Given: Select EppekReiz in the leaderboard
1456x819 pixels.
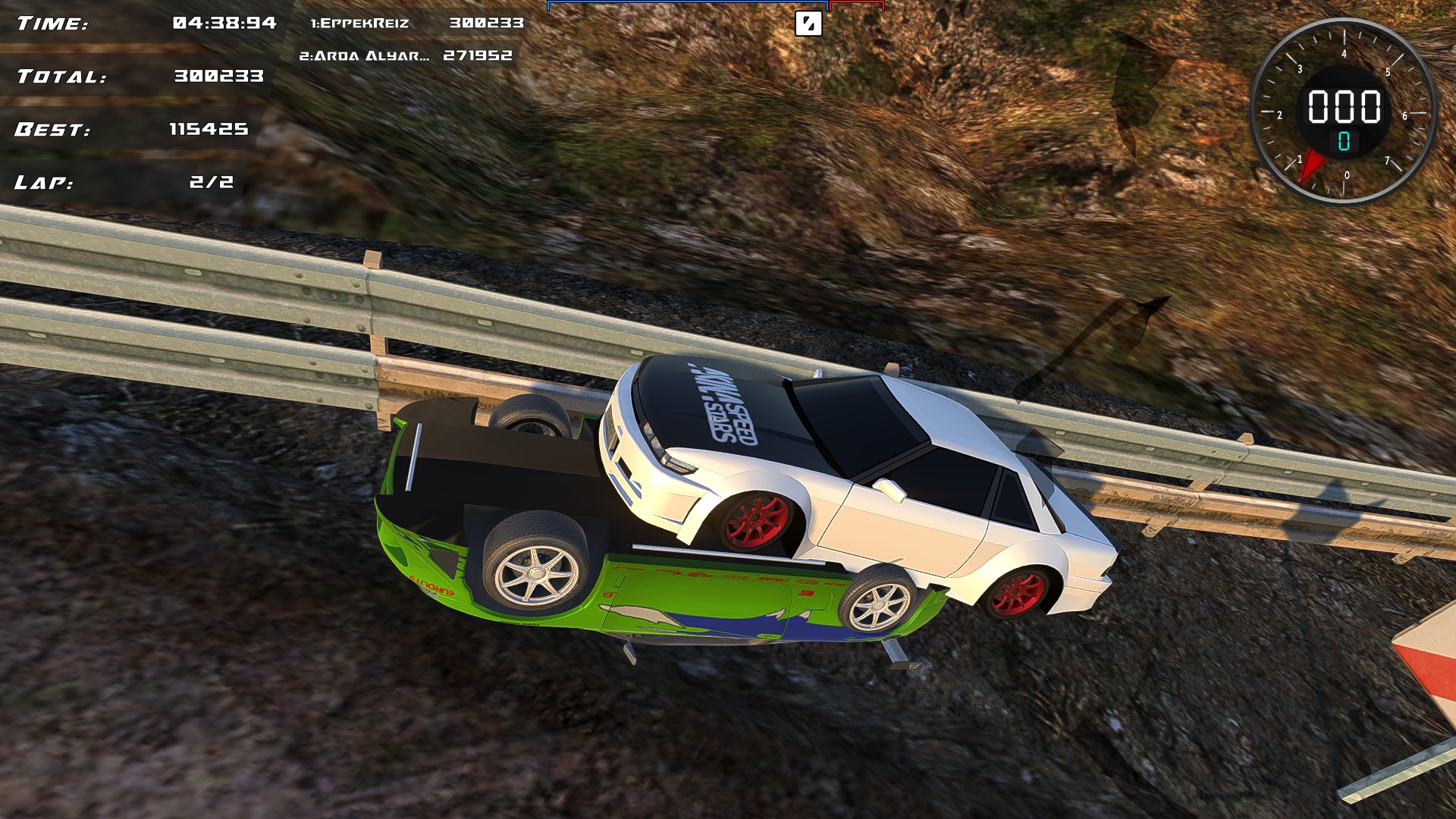Looking at the screenshot, I should tap(362, 24).
